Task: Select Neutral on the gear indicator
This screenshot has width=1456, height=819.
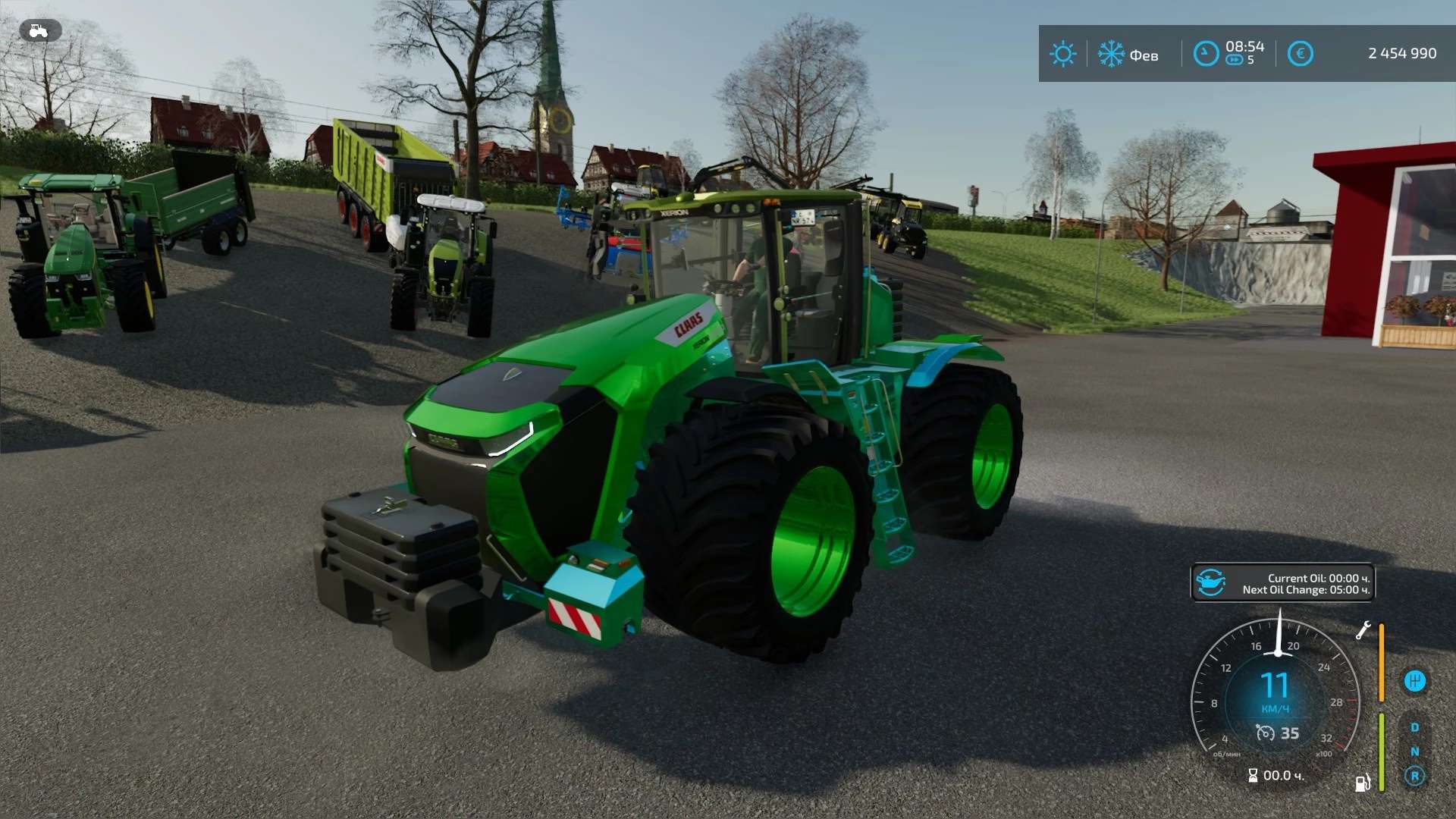Action: [1414, 752]
